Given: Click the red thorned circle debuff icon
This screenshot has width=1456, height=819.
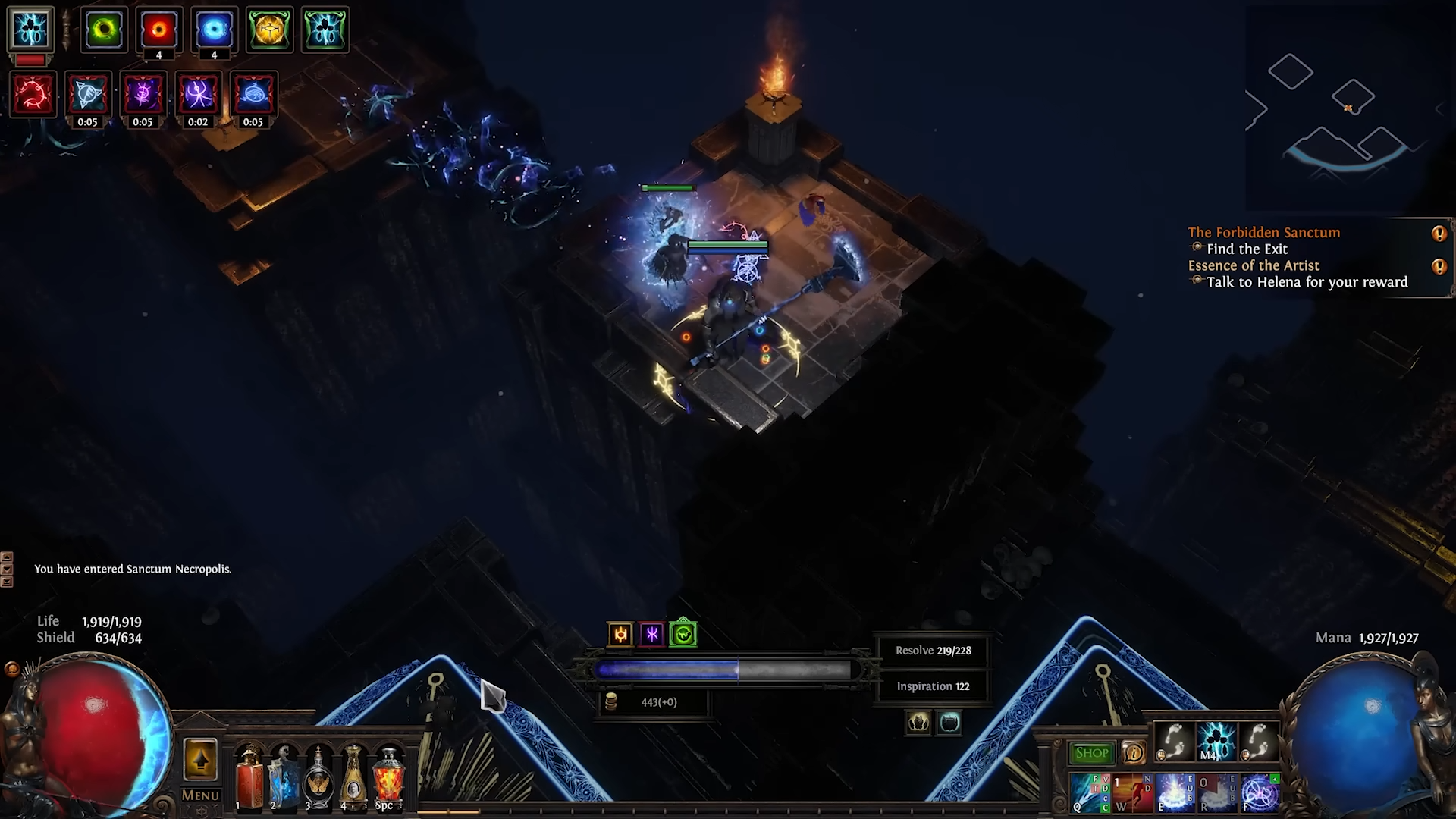Looking at the screenshot, I should 33,95.
